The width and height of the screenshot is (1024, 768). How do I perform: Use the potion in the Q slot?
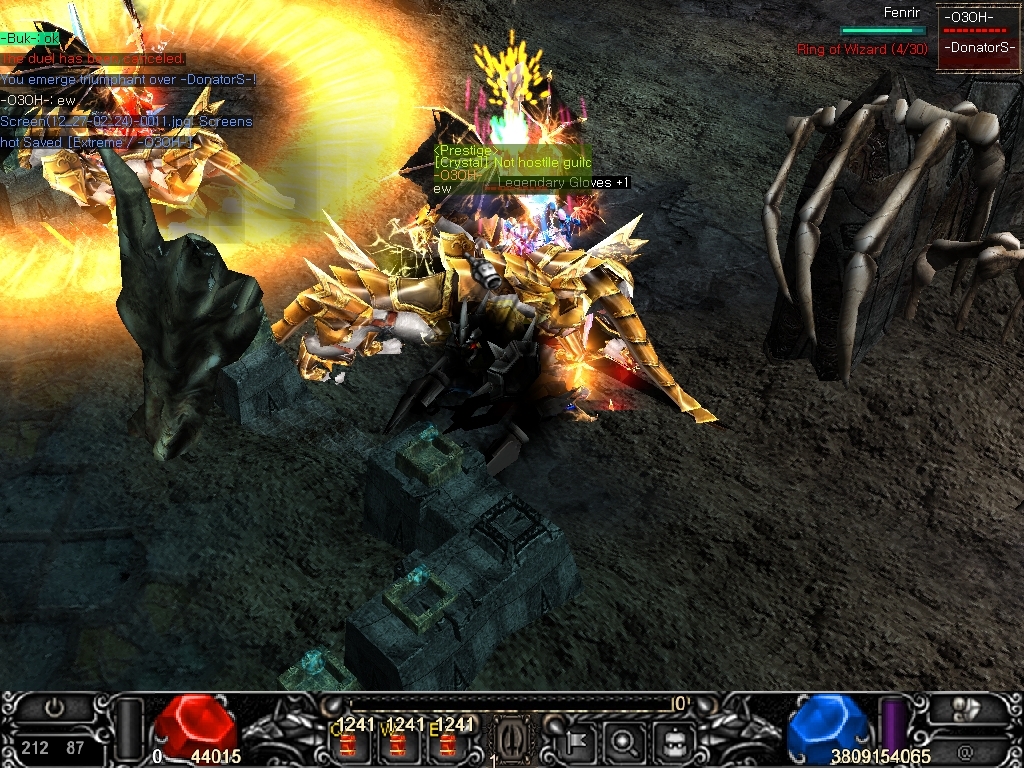pyautogui.click(x=348, y=744)
